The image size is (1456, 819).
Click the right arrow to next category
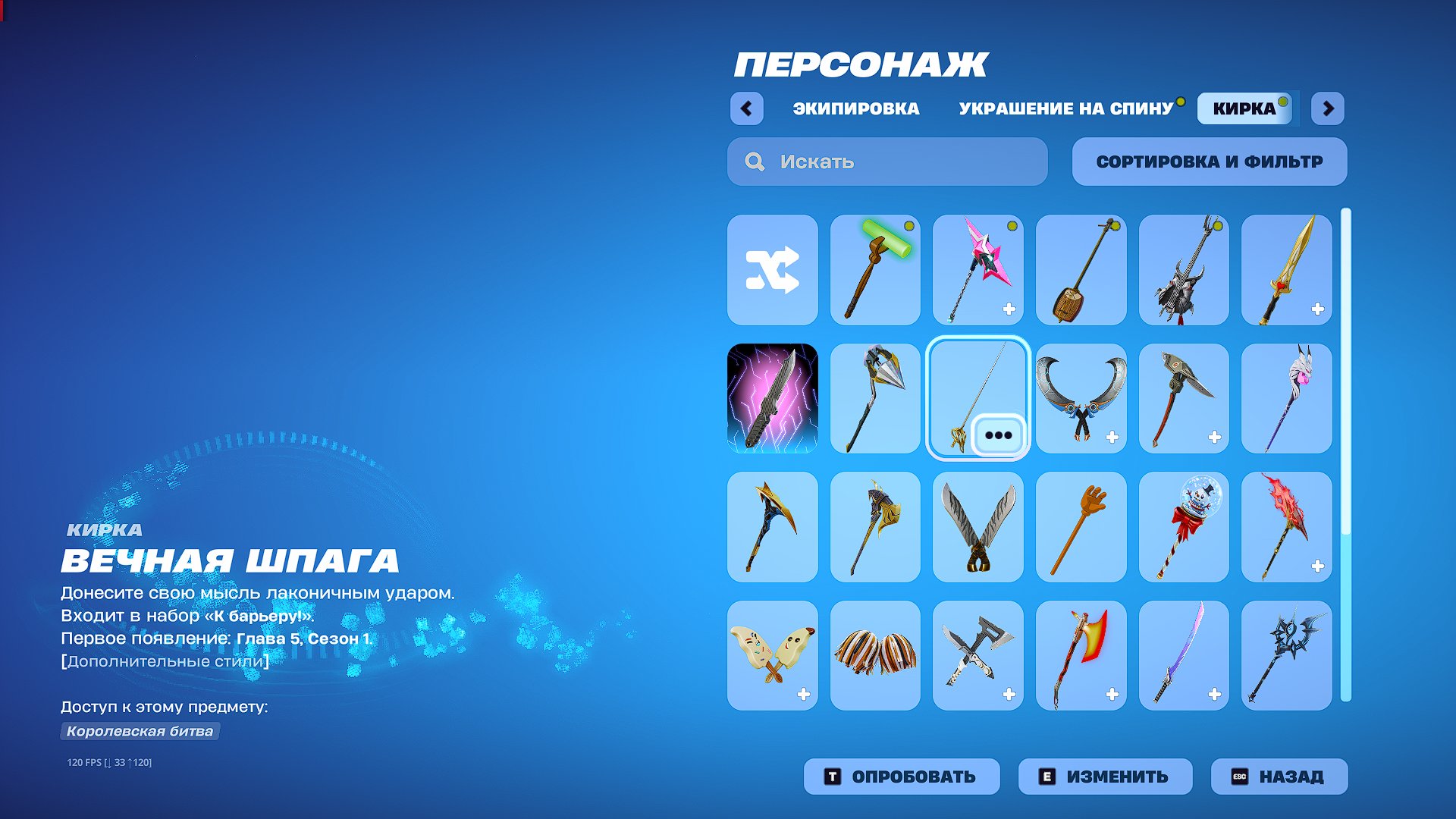click(x=1328, y=109)
